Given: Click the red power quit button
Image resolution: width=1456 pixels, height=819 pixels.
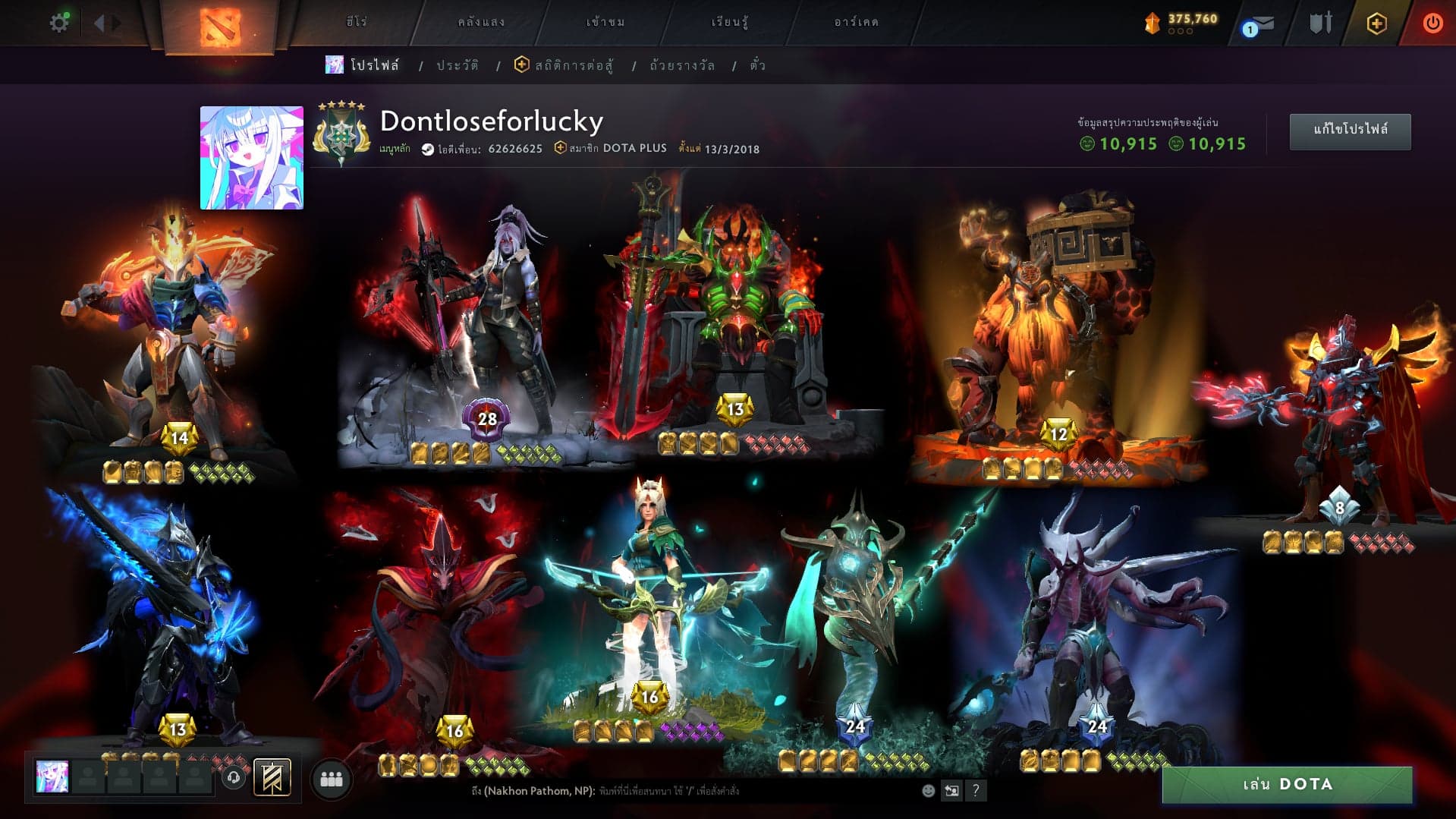Looking at the screenshot, I should [1432, 24].
